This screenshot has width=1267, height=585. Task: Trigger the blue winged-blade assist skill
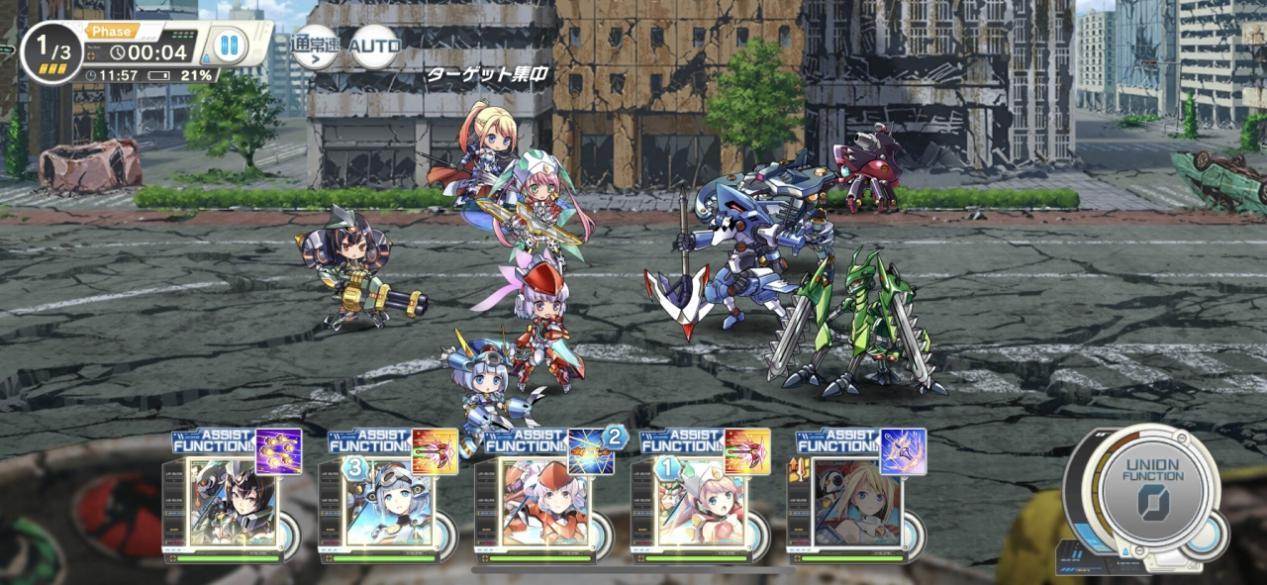click(x=903, y=452)
